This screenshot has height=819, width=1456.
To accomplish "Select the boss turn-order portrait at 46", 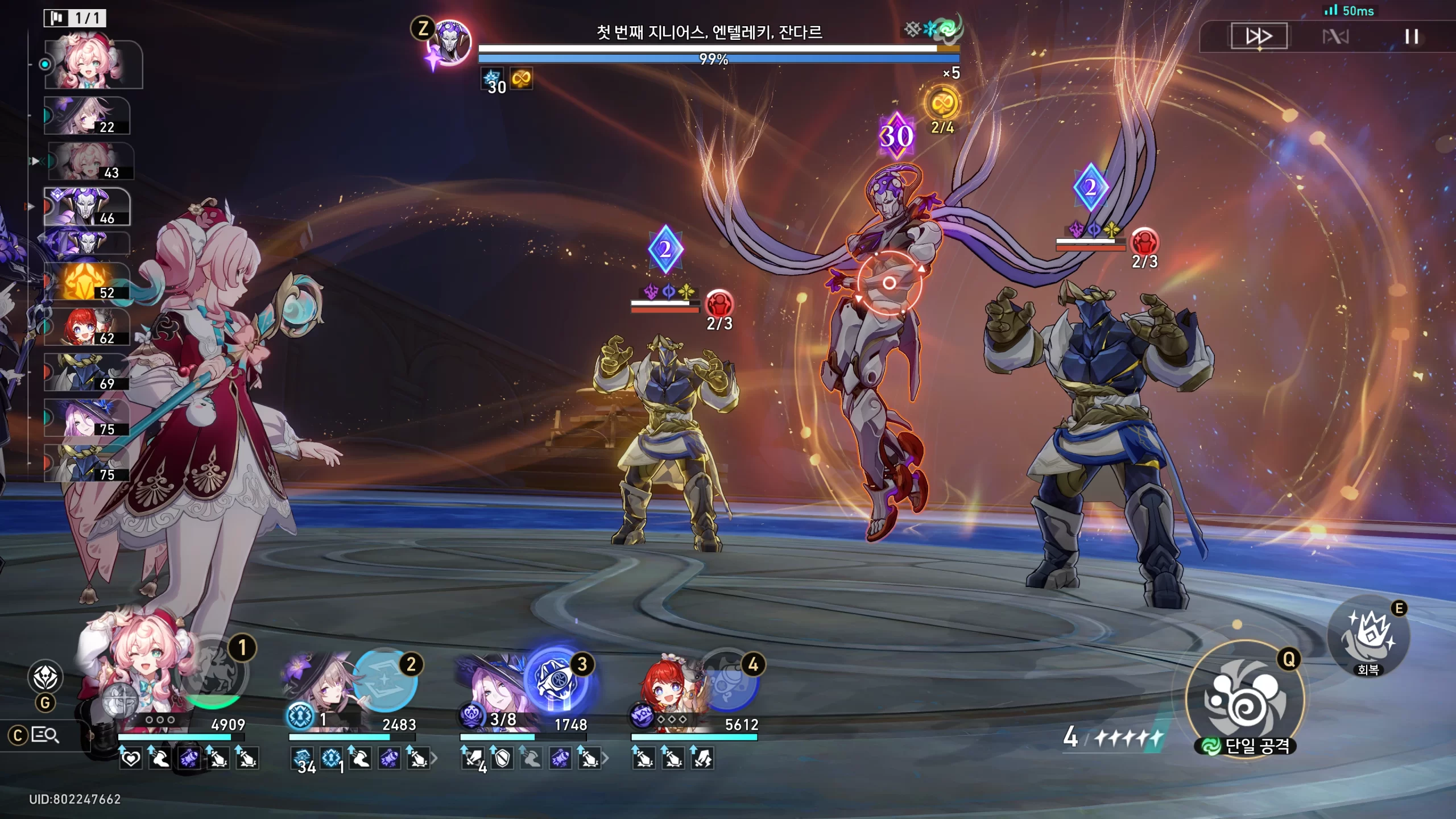I will 86,208.
